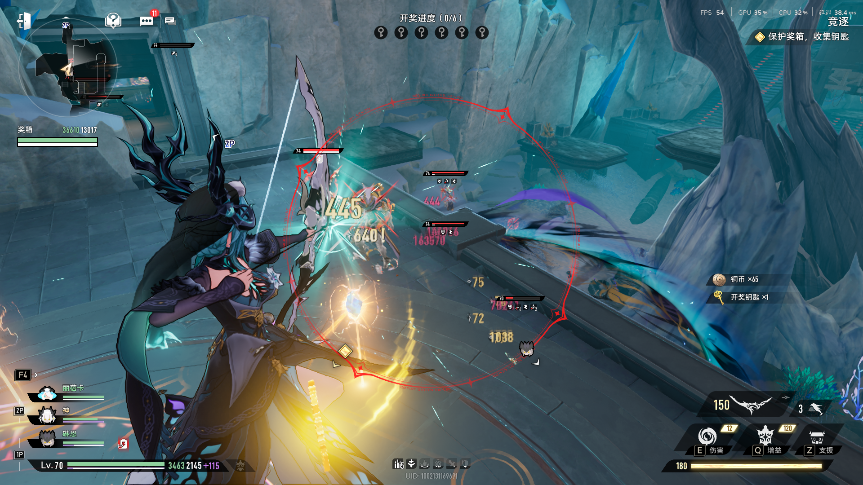The width and height of the screenshot is (863, 485).
Task: Switch to the melee weapon slot
Action: click(816, 407)
